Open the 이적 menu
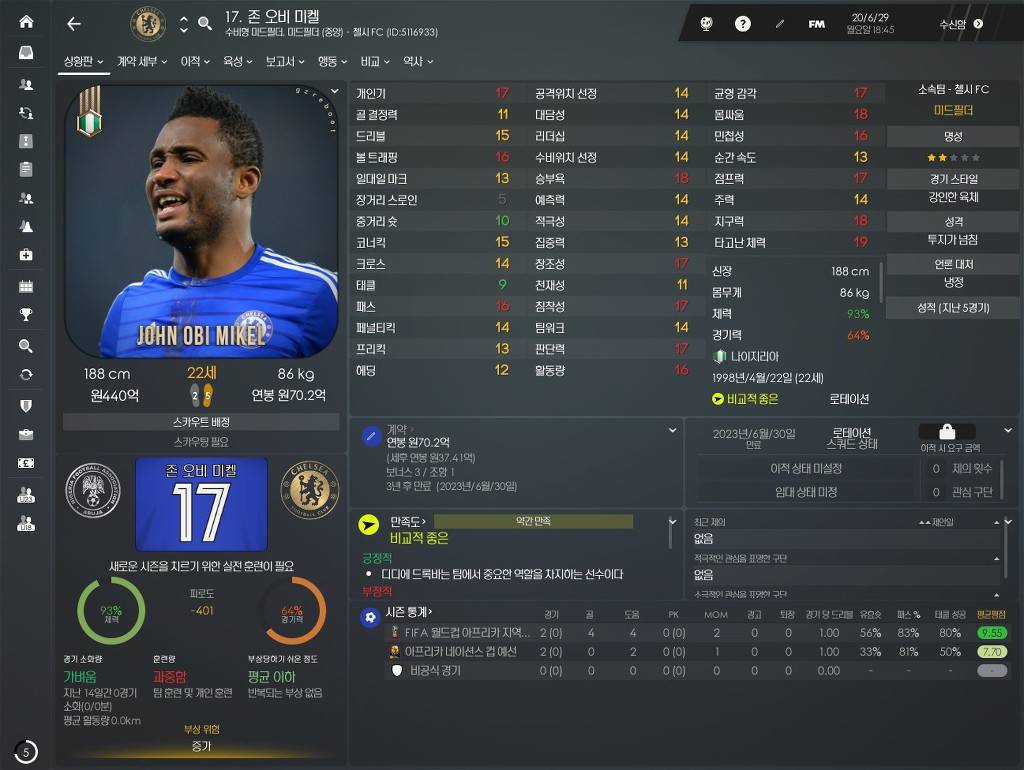The image size is (1024, 770). pos(195,62)
